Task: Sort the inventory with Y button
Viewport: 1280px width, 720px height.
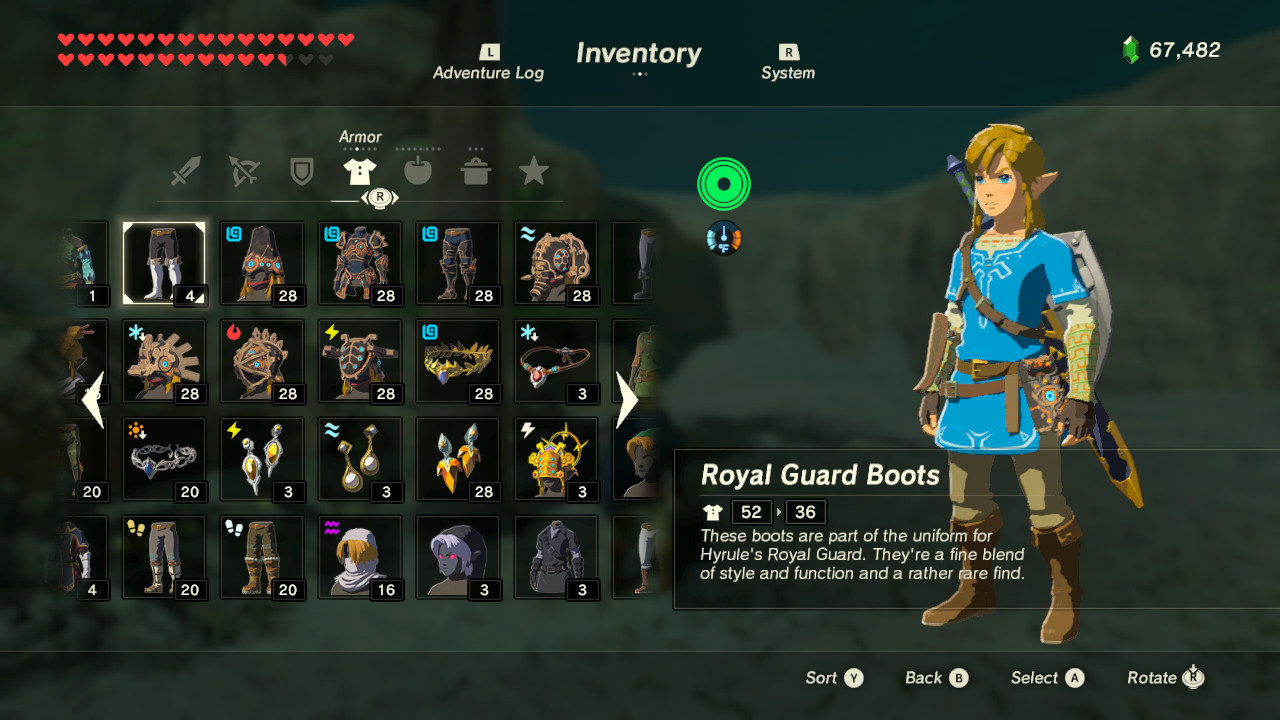Action: pos(834,678)
